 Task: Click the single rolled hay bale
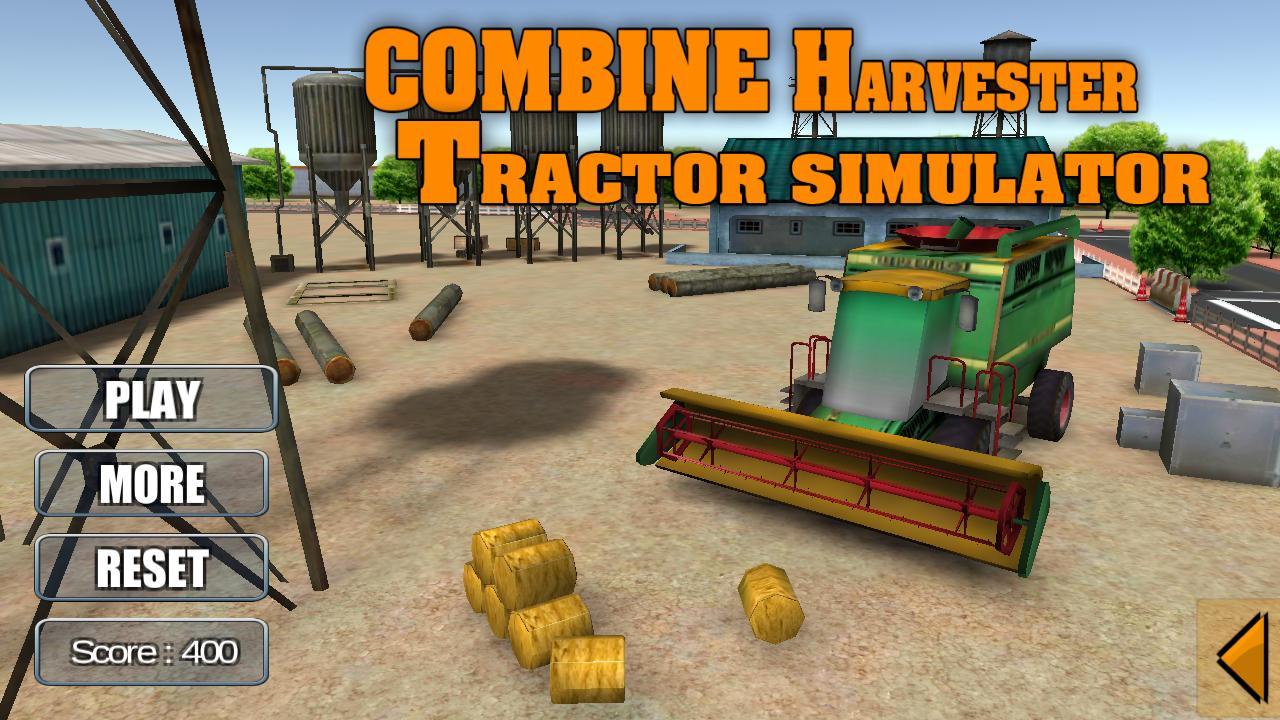[x=770, y=600]
